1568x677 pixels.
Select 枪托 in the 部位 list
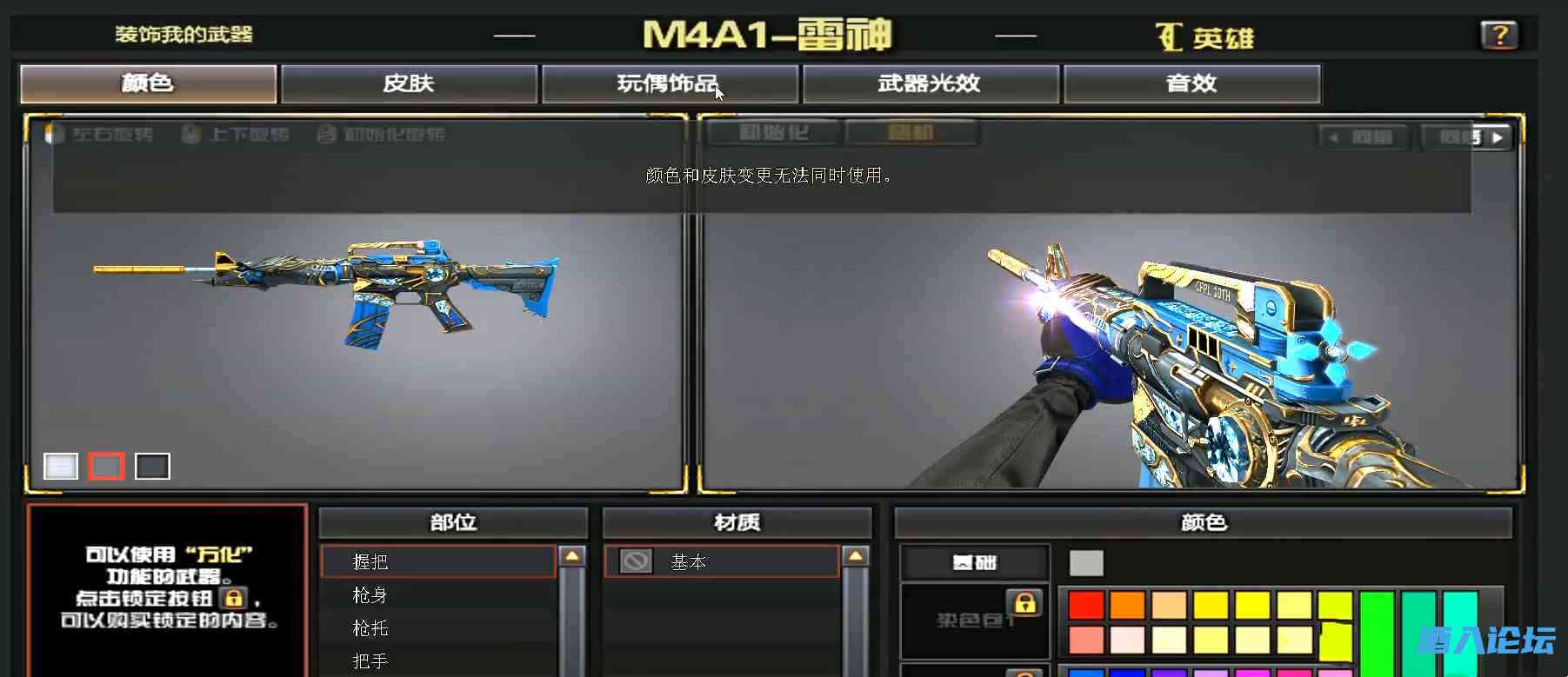point(370,627)
